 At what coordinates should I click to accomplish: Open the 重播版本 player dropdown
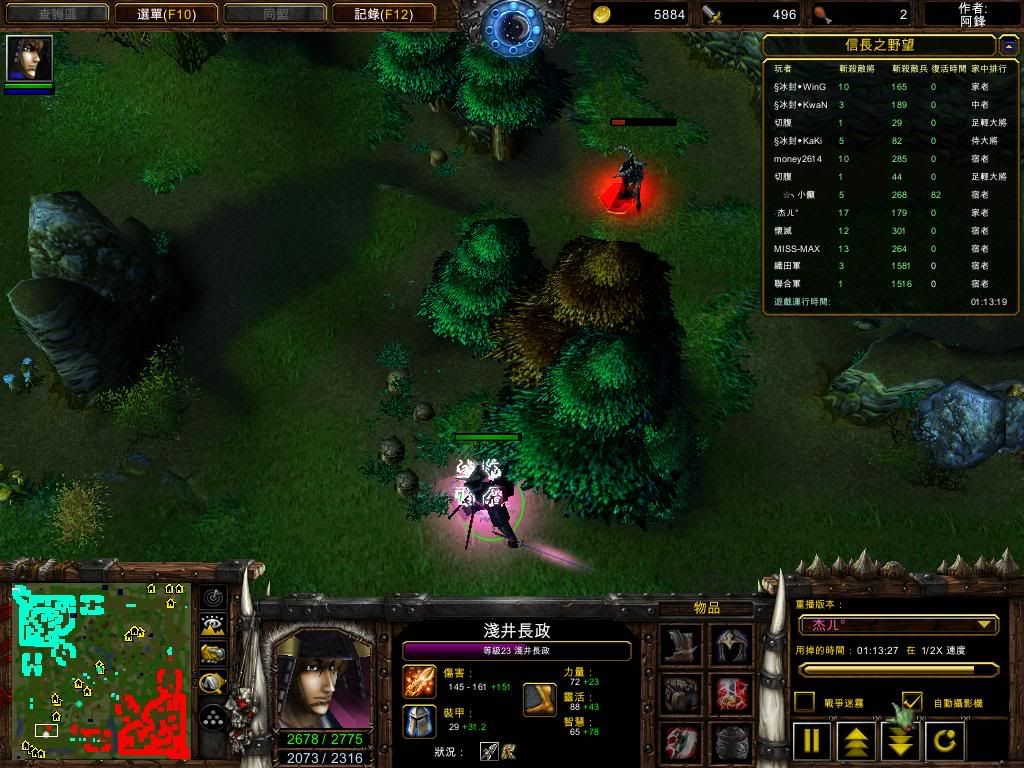(x=898, y=625)
